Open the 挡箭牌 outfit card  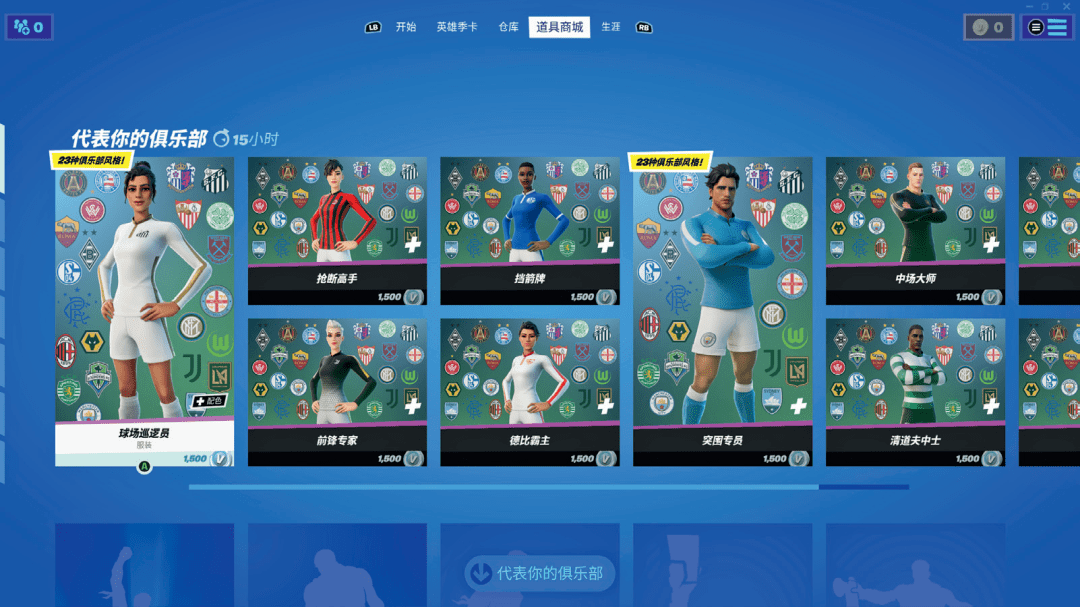(529, 230)
